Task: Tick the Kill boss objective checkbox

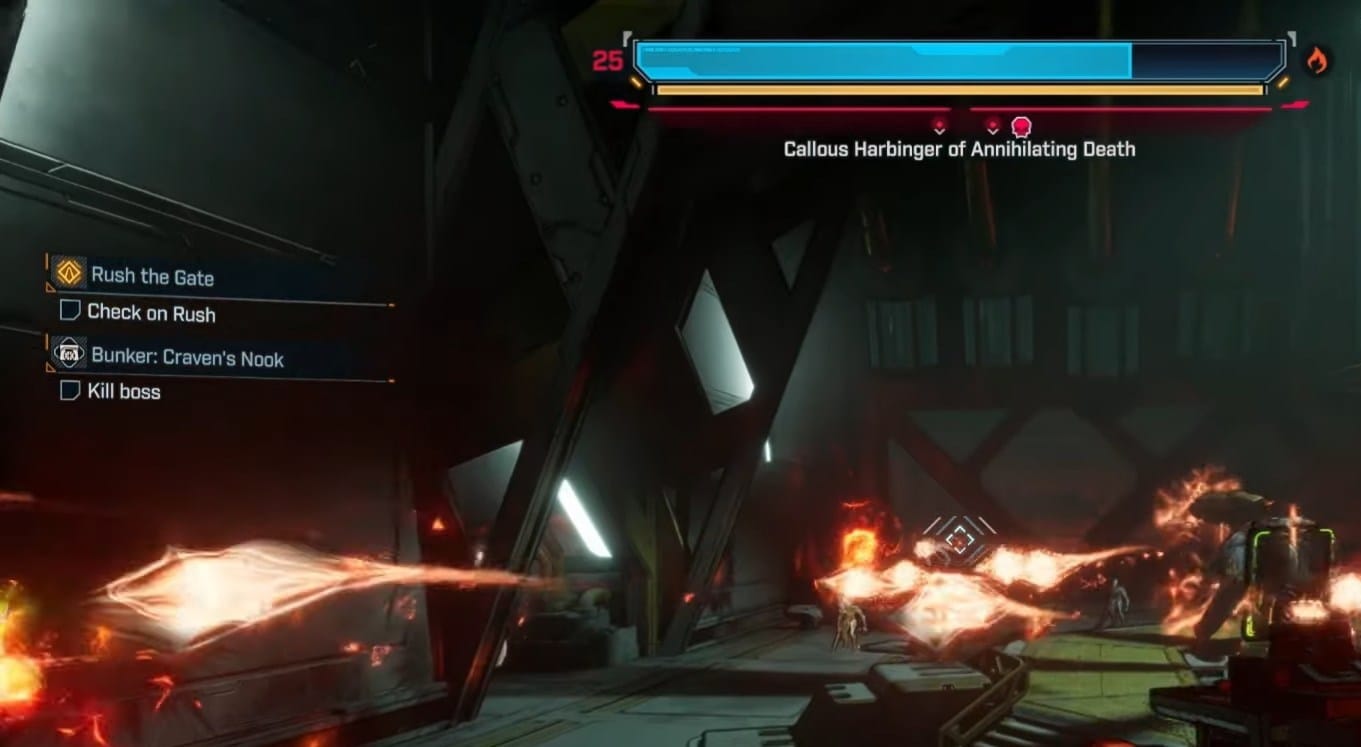Action: point(70,391)
